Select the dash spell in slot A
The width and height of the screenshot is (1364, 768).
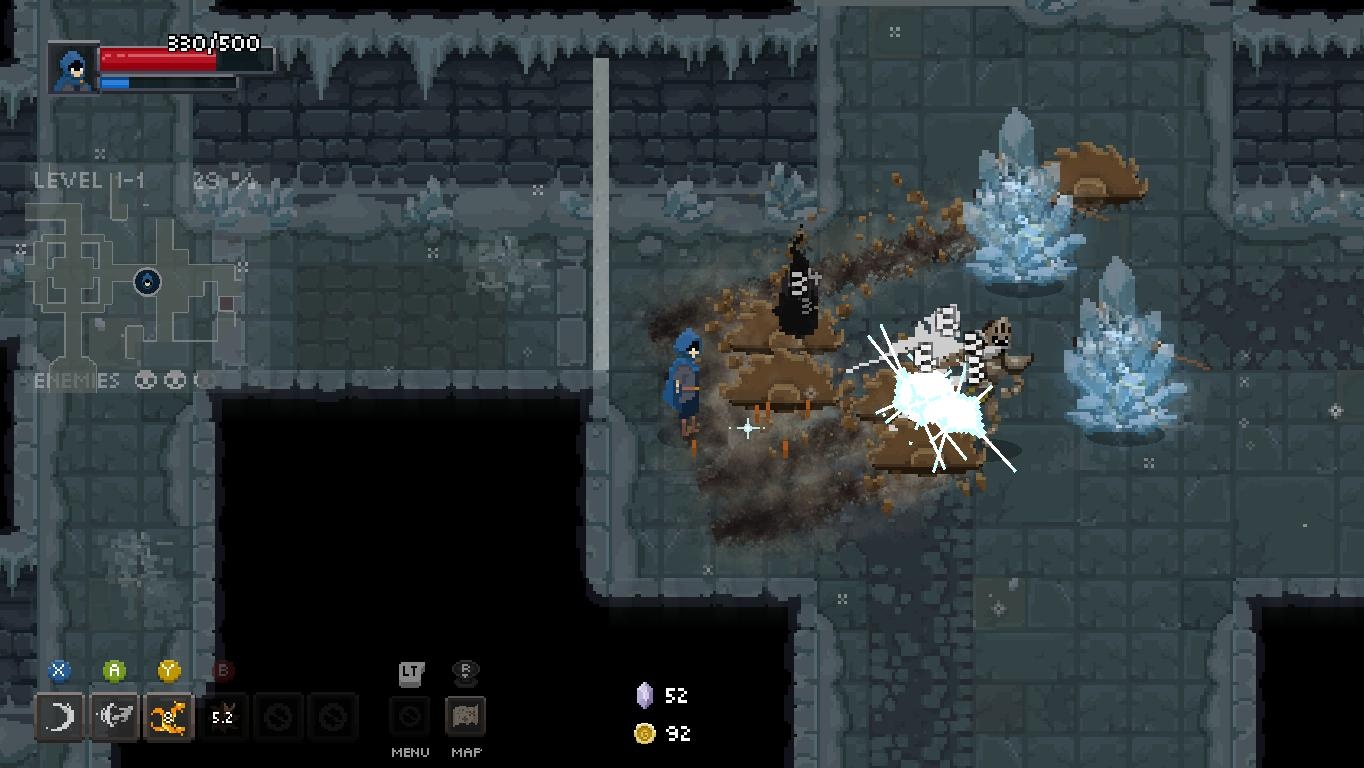tap(115, 716)
